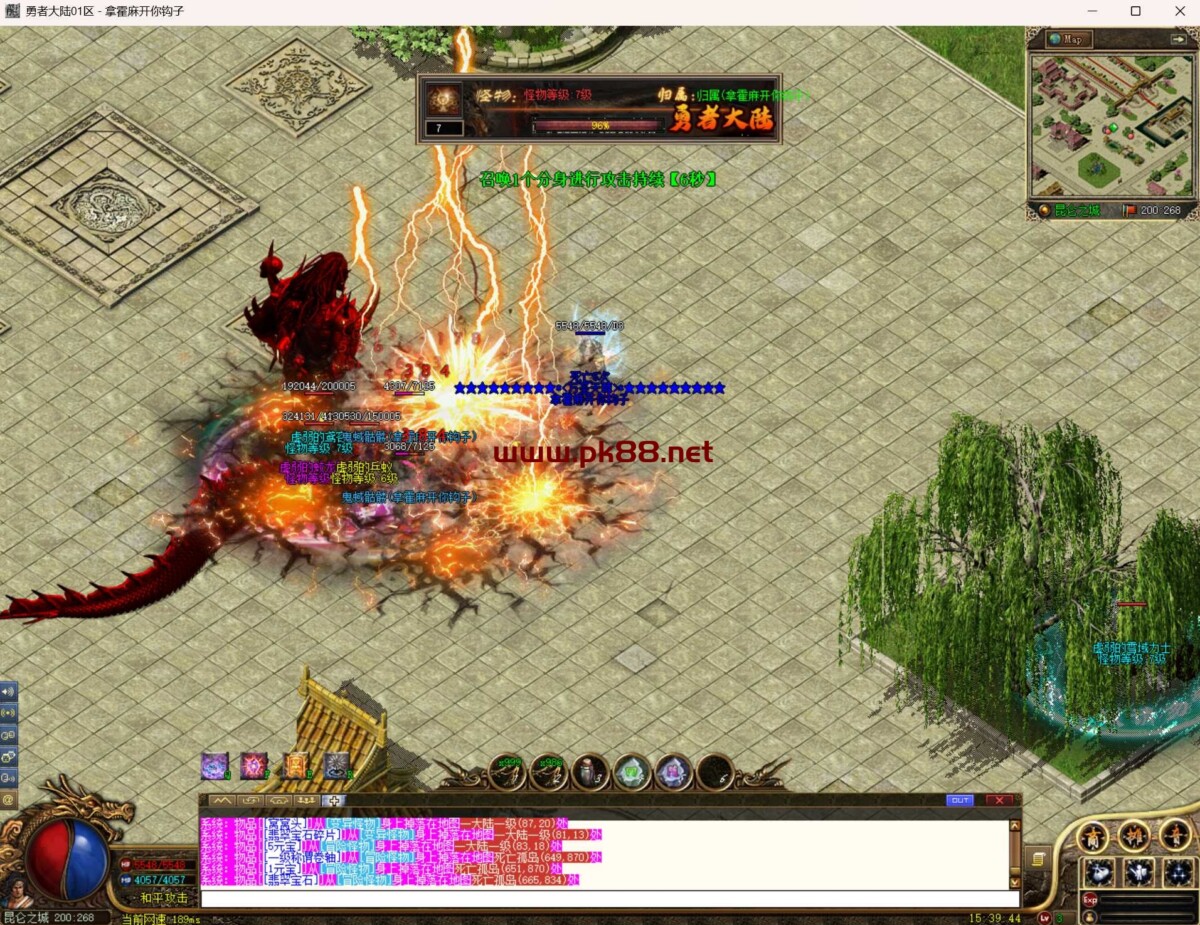
Task: Open the Map button above the minimap
Action: (1069, 39)
